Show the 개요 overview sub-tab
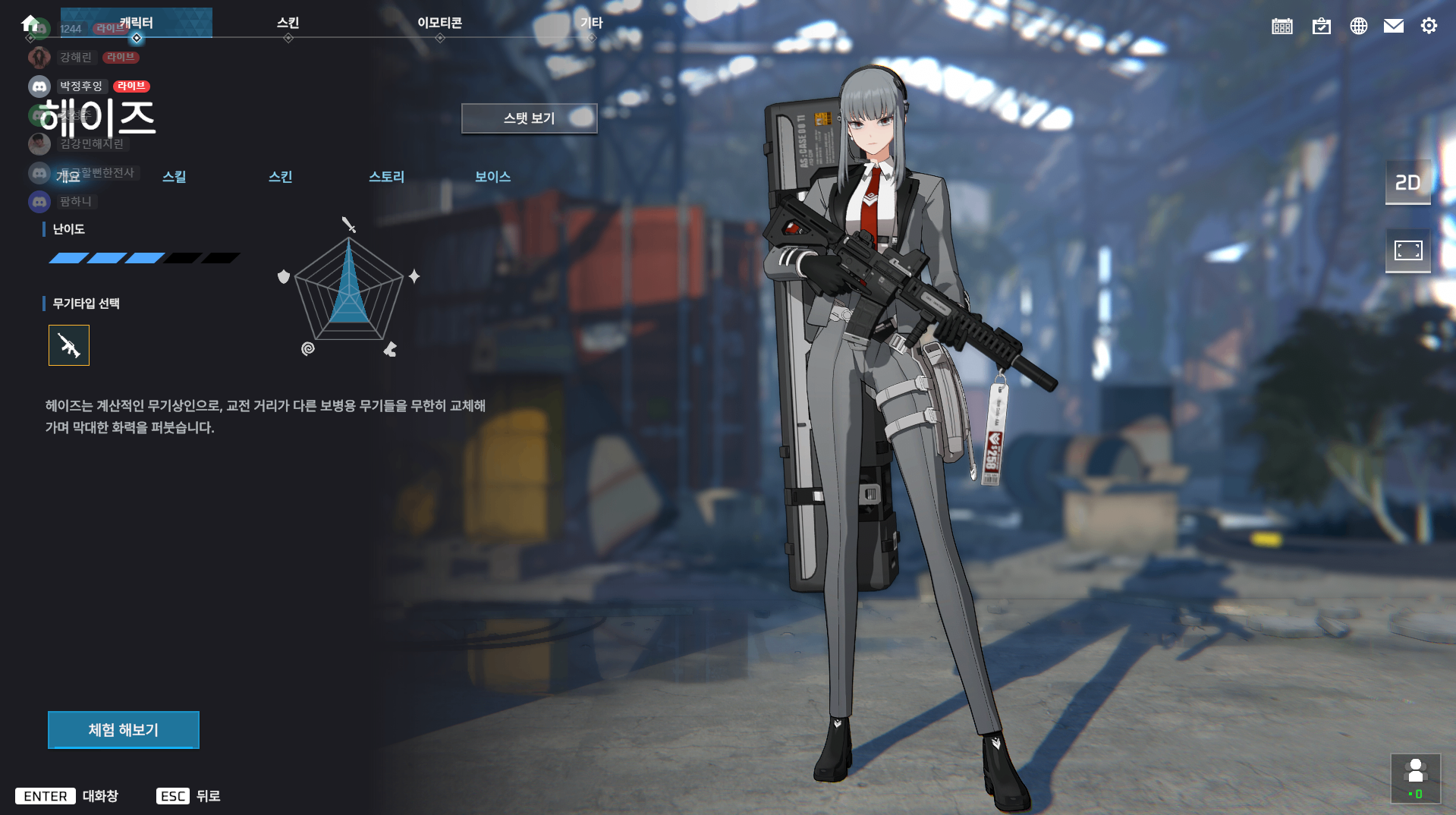Viewport: 1456px width, 815px height. (68, 177)
